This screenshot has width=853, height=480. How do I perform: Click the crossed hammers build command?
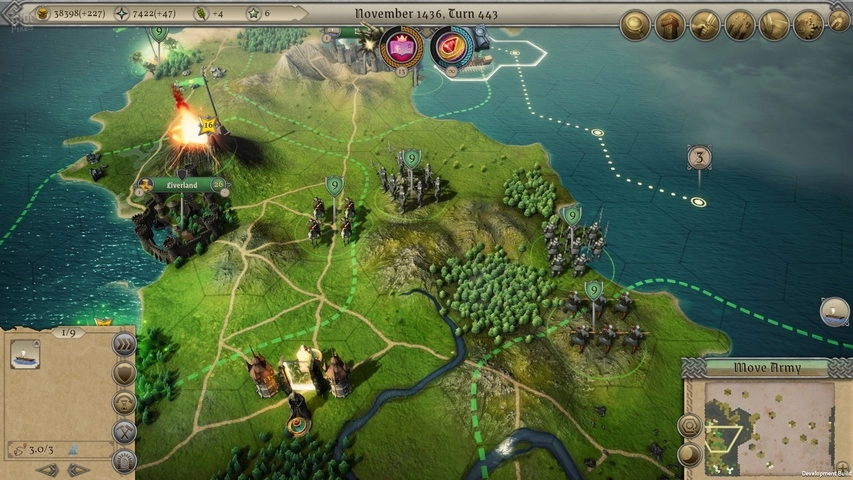(124, 432)
